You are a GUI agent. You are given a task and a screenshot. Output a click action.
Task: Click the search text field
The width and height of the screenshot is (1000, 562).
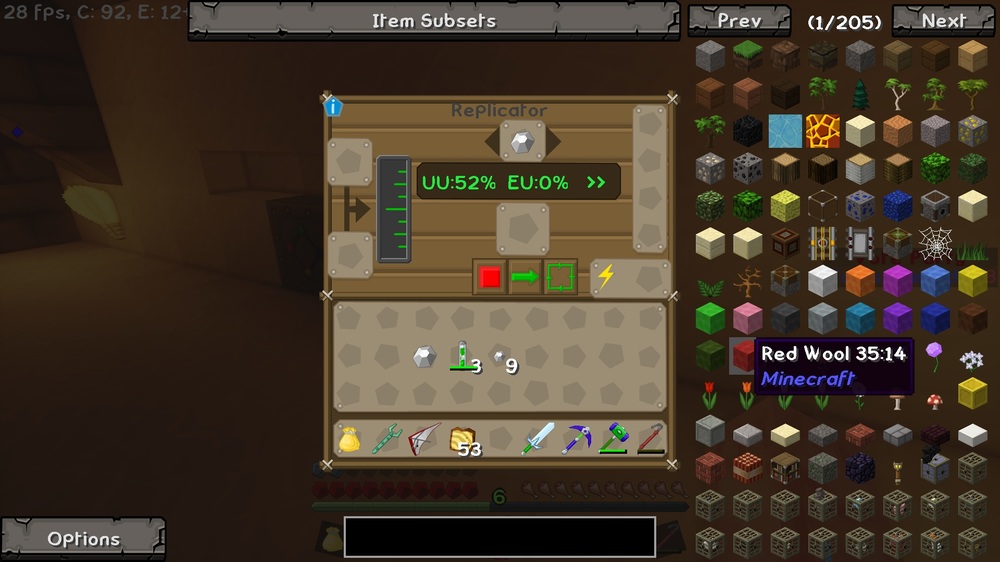499,537
